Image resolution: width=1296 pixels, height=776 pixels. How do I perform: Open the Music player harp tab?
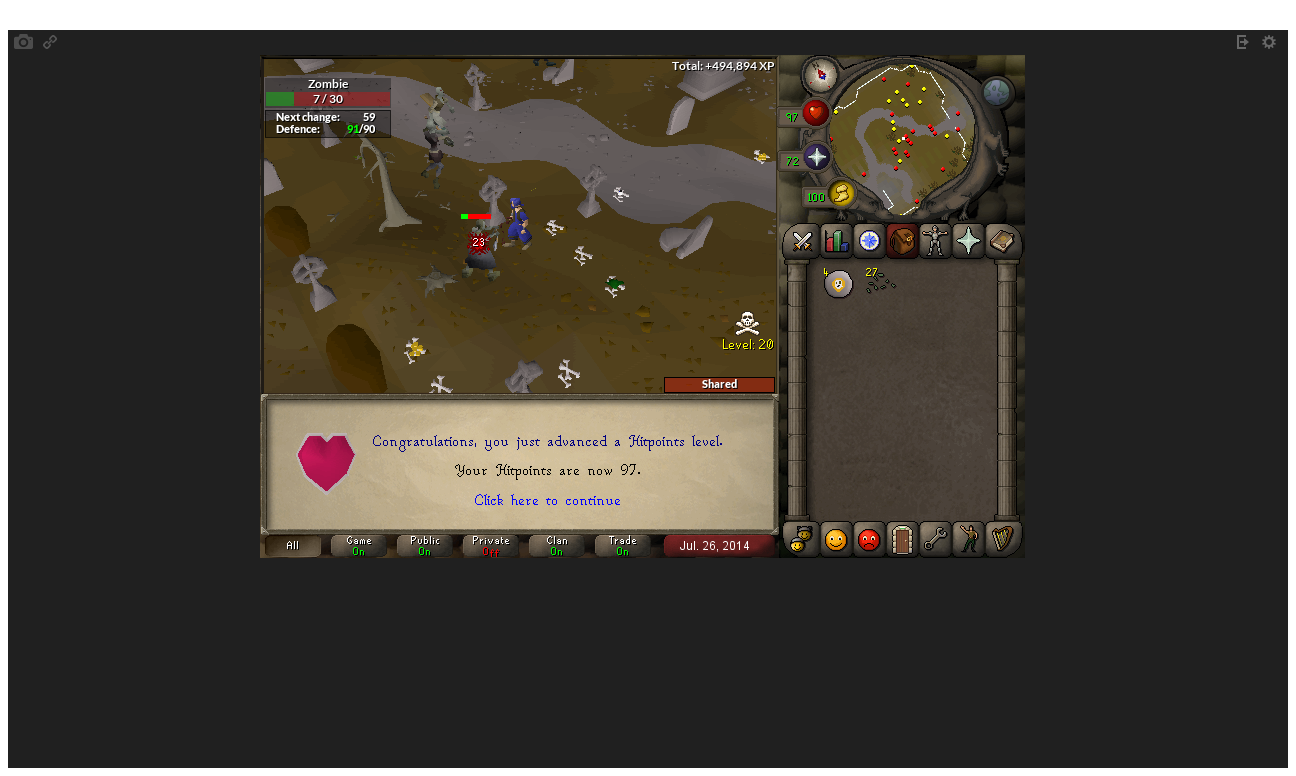click(1002, 539)
